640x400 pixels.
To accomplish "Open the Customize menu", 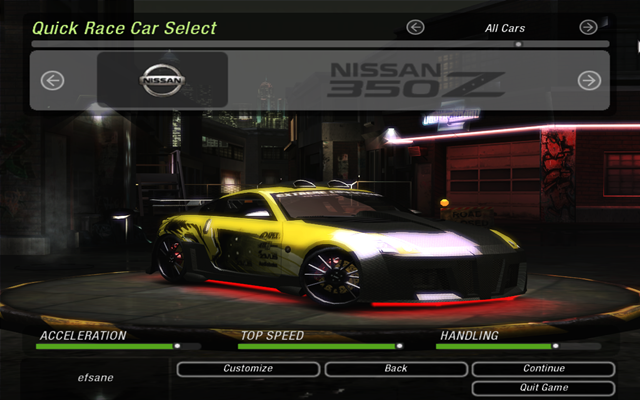I will pos(248,369).
